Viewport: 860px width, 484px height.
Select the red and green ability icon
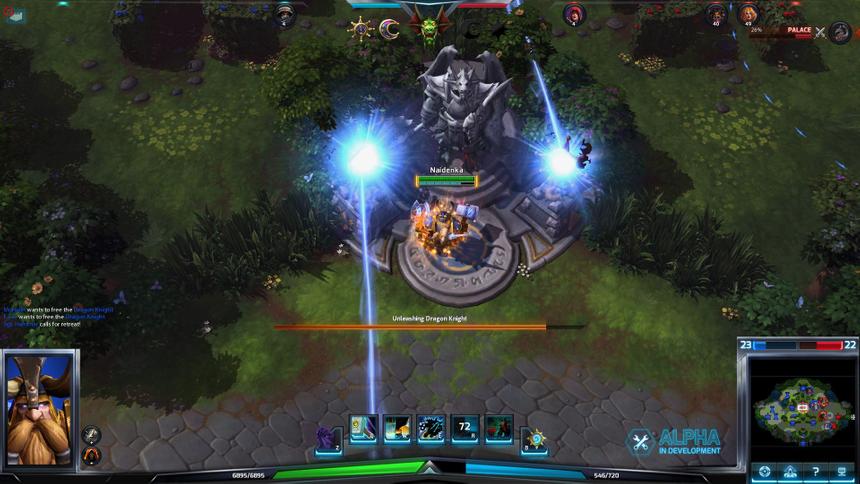pyautogui.click(x=499, y=430)
